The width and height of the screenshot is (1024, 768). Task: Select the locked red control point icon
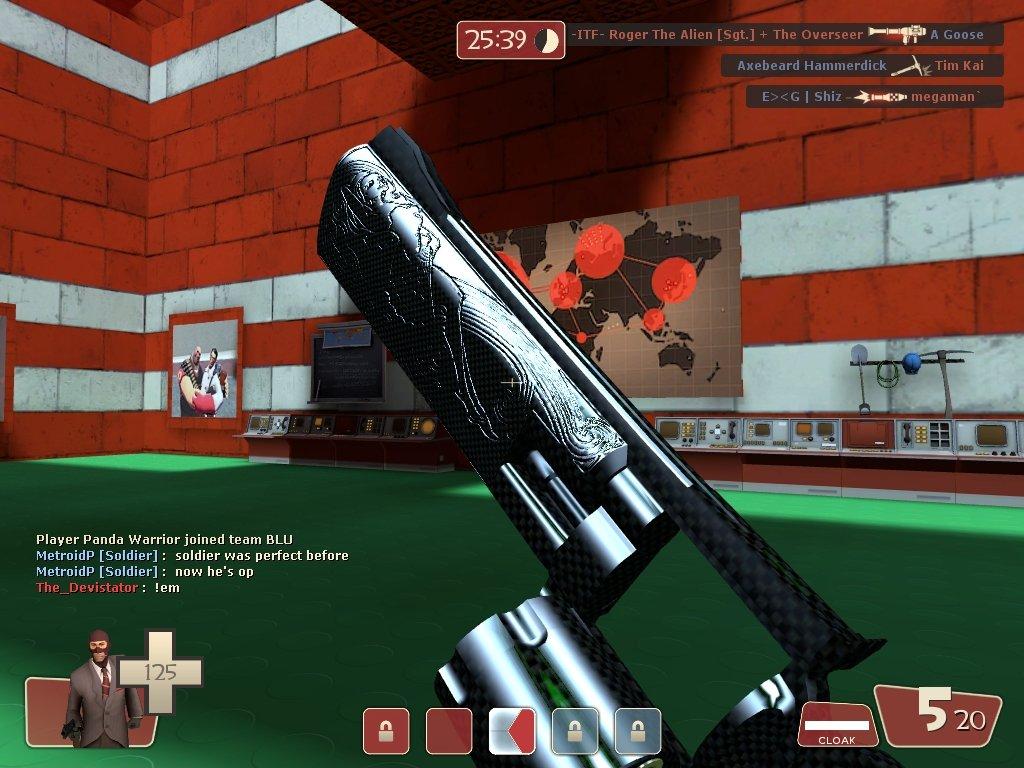(x=385, y=731)
